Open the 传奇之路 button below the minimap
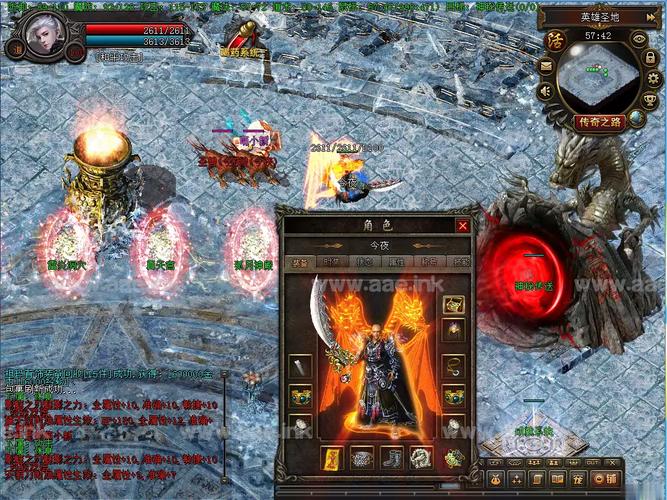The height and width of the screenshot is (500, 667). coord(600,122)
